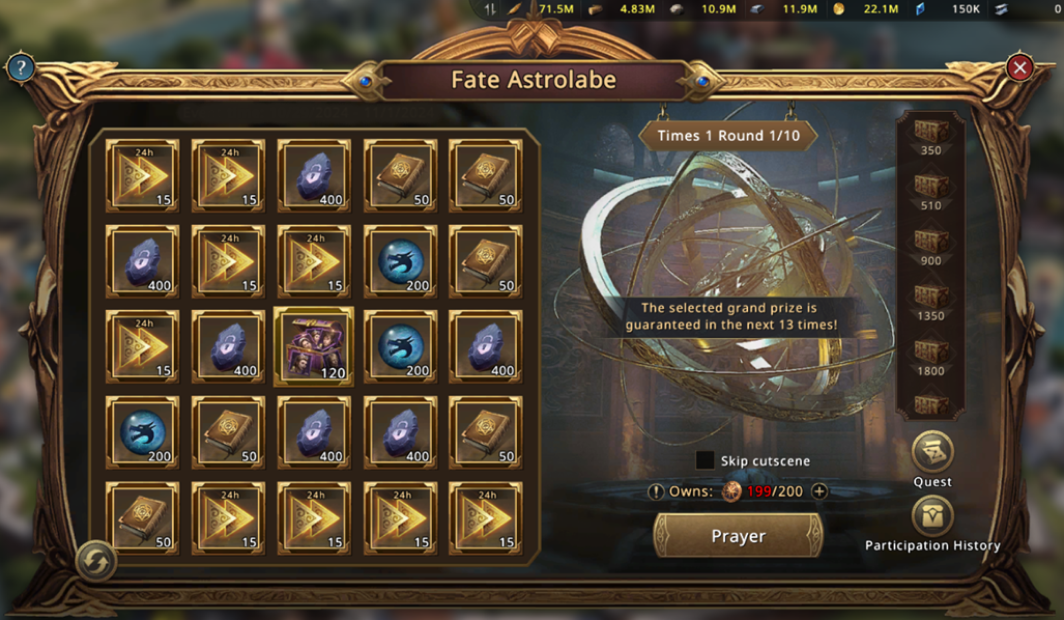The height and width of the screenshot is (620, 1064).
Task: Open the question mark help button
Action: coord(20,68)
